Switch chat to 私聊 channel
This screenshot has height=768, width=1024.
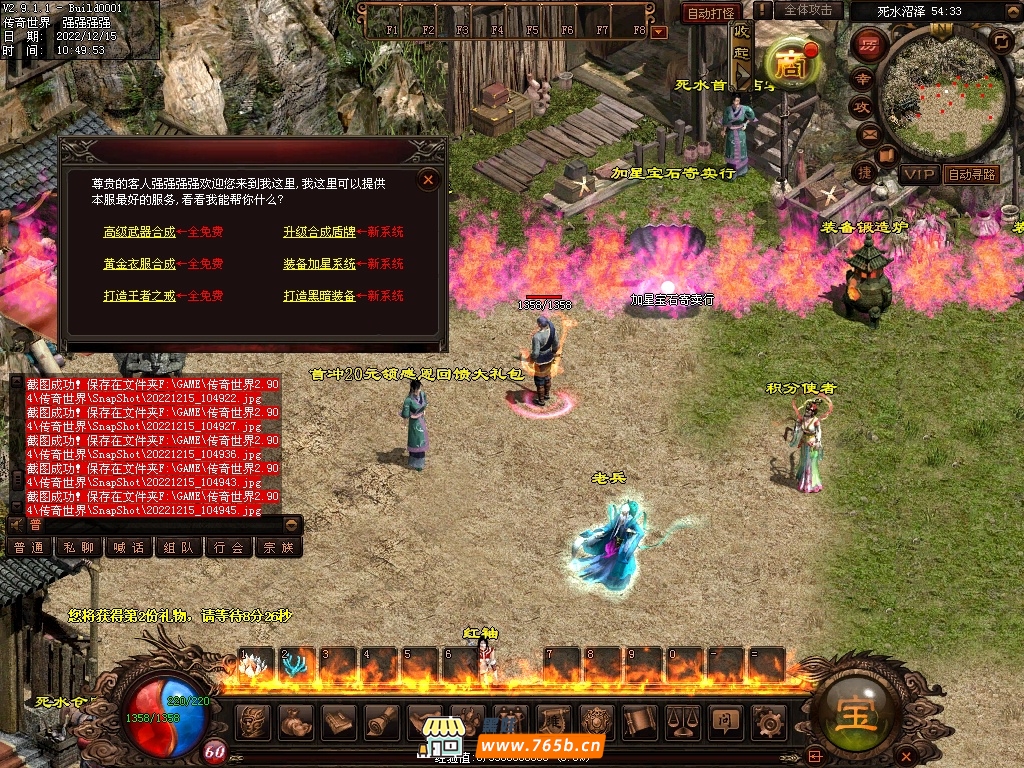78,547
